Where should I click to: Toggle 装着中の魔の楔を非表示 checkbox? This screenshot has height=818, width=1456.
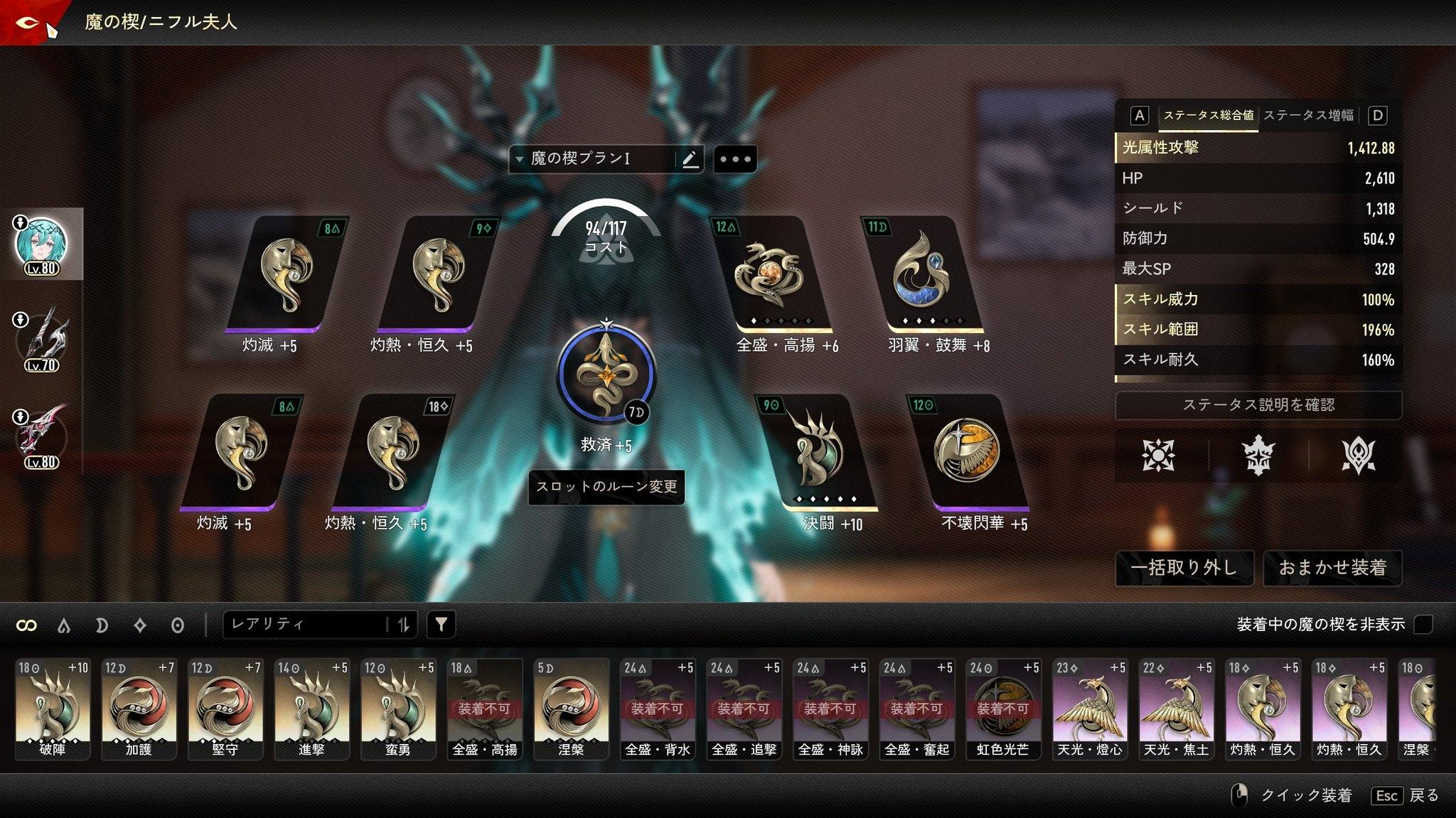[x=1423, y=625]
